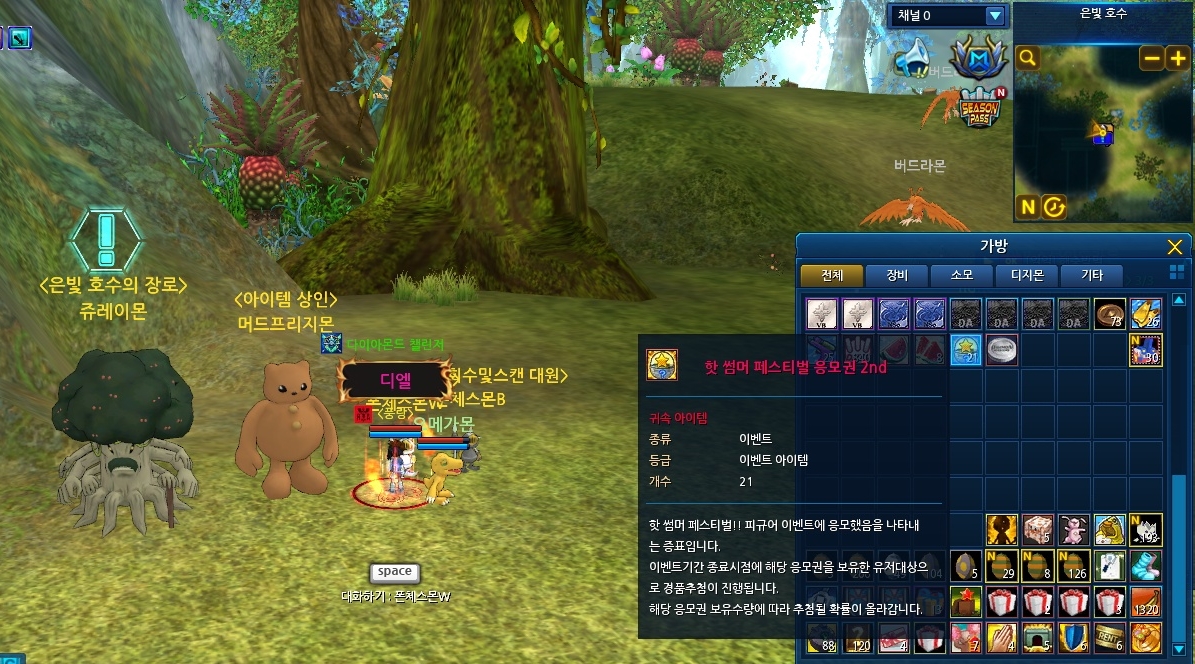Show the 기타 tab items
Image resolution: width=1195 pixels, height=664 pixels.
pyautogui.click(x=1091, y=275)
